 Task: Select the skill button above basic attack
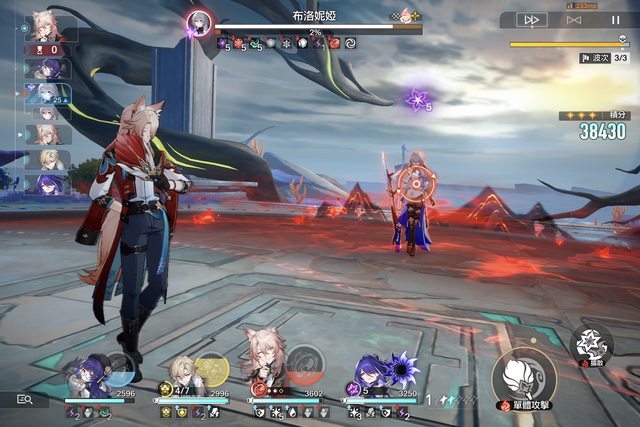tap(591, 344)
